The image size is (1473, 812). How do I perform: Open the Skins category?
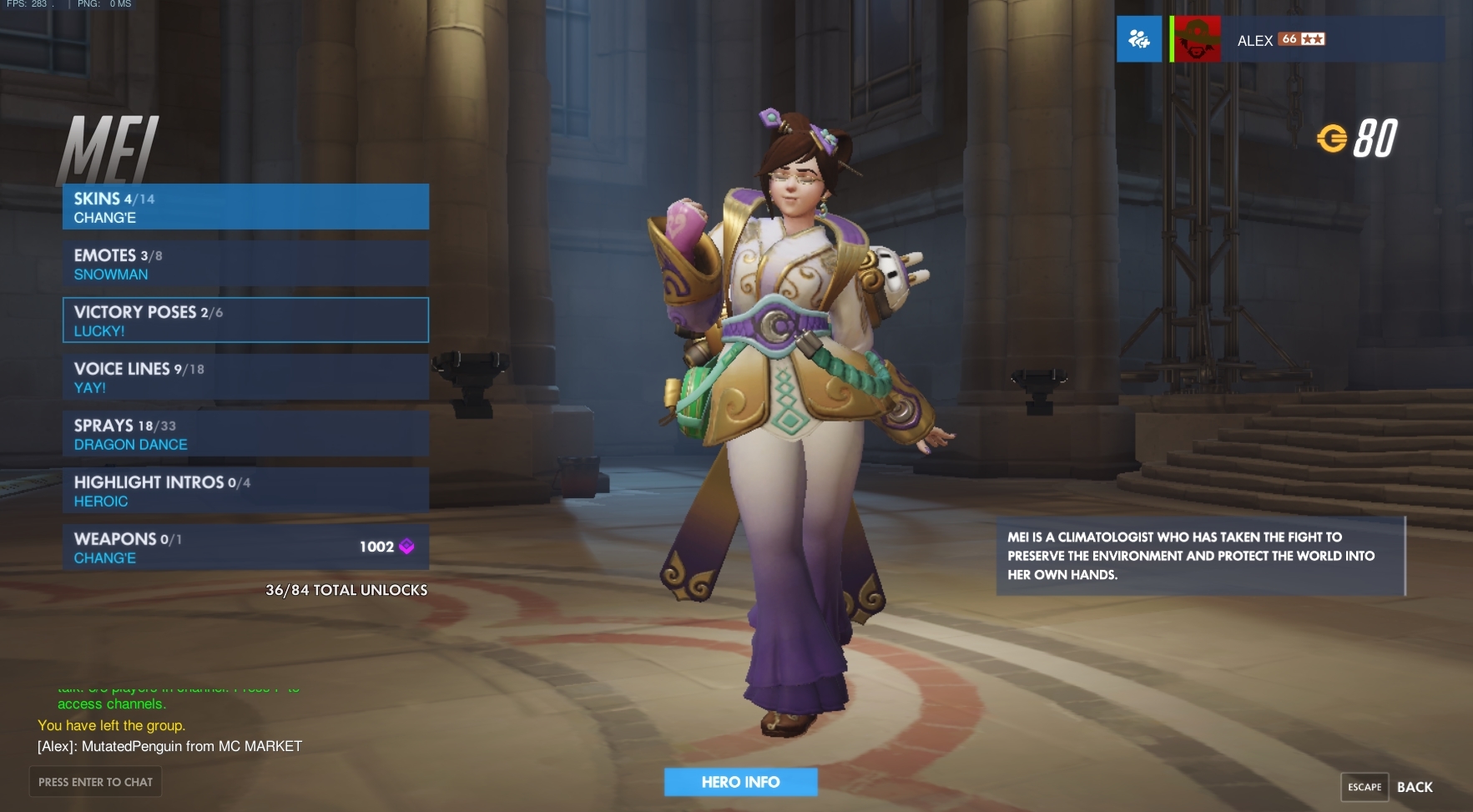(245, 207)
